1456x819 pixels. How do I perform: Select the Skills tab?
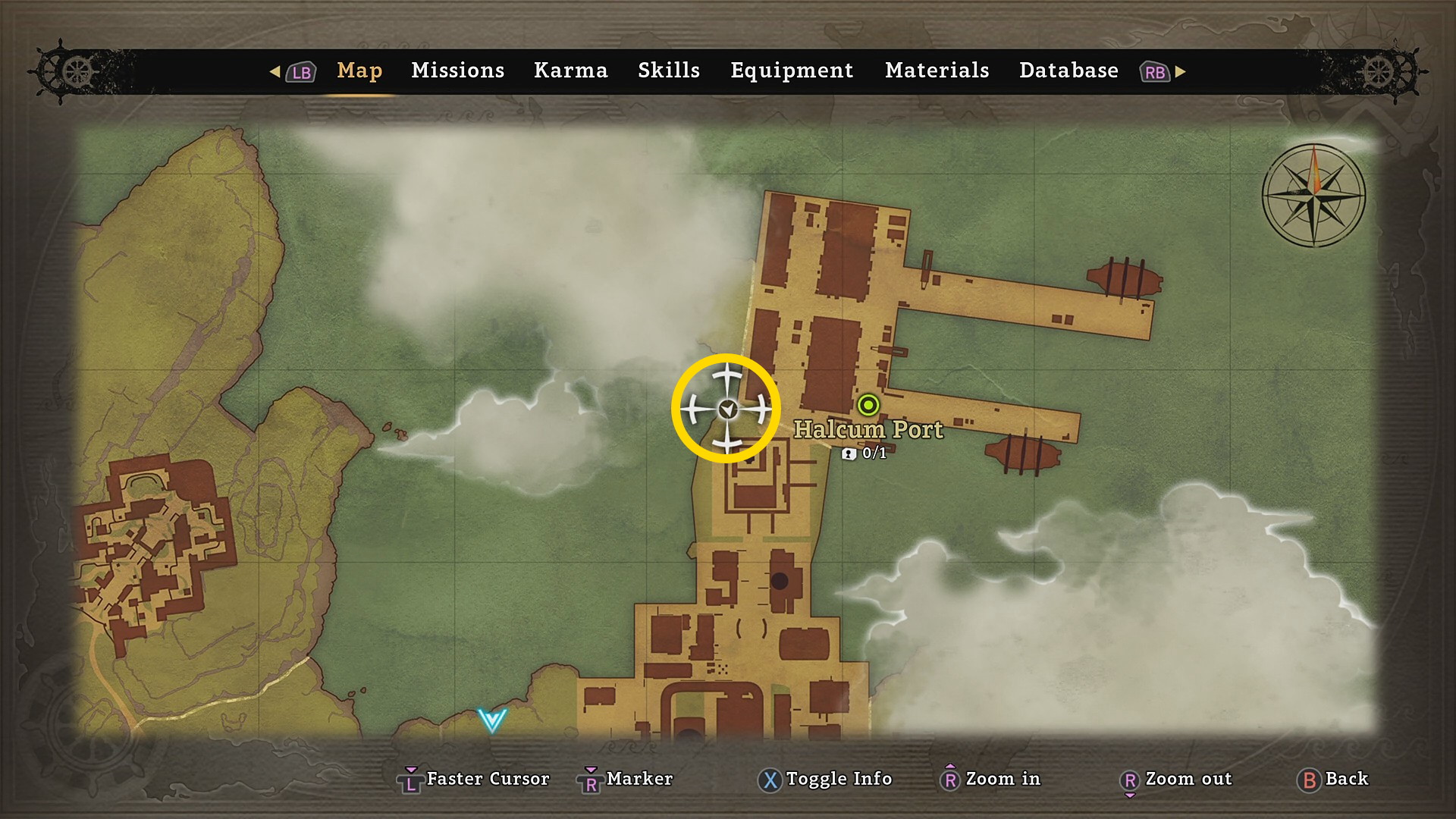tap(668, 71)
